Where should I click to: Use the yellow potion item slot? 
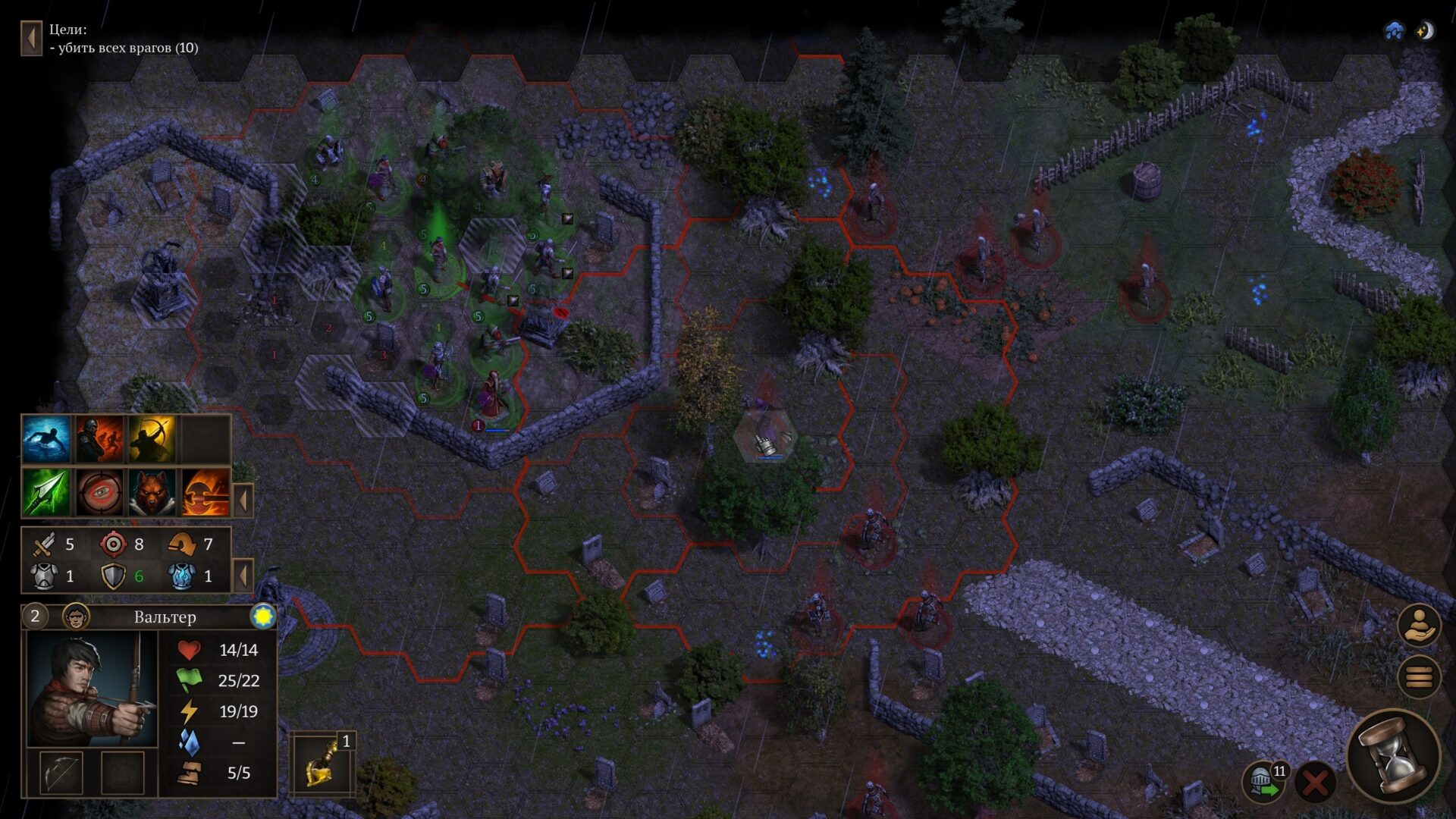[322, 764]
